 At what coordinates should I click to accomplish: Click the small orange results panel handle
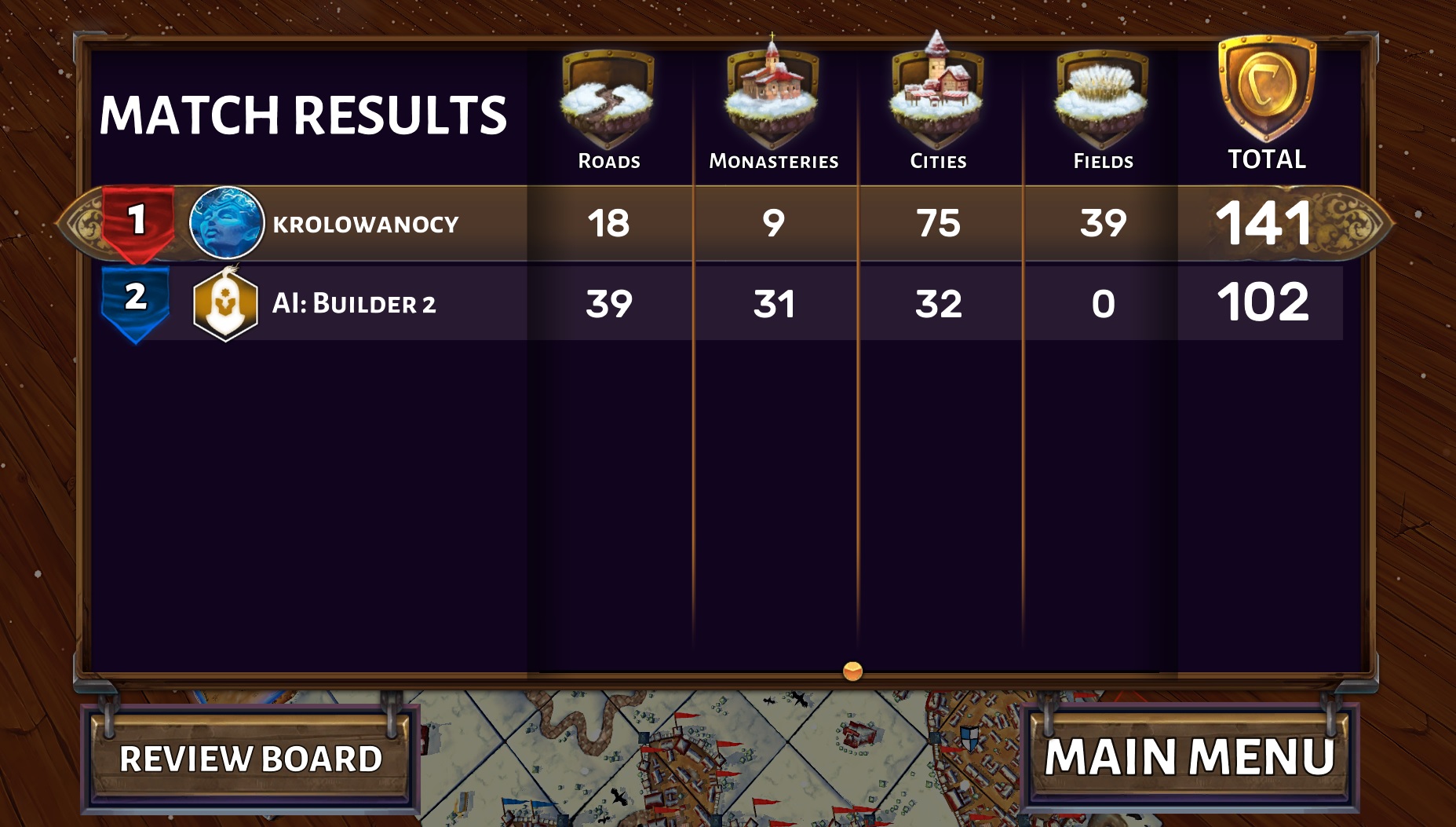[x=852, y=671]
